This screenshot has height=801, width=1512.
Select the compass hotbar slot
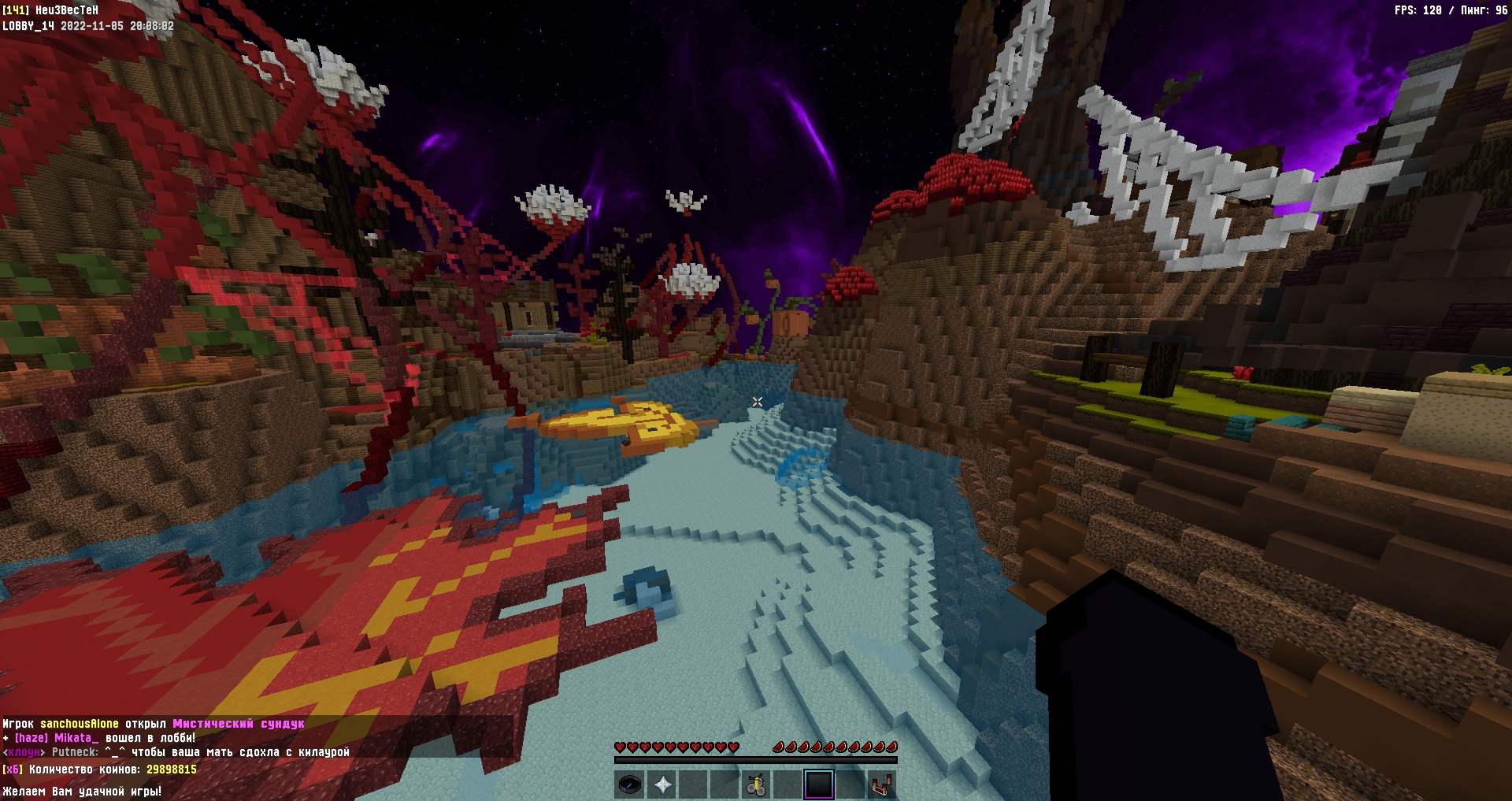tap(629, 784)
